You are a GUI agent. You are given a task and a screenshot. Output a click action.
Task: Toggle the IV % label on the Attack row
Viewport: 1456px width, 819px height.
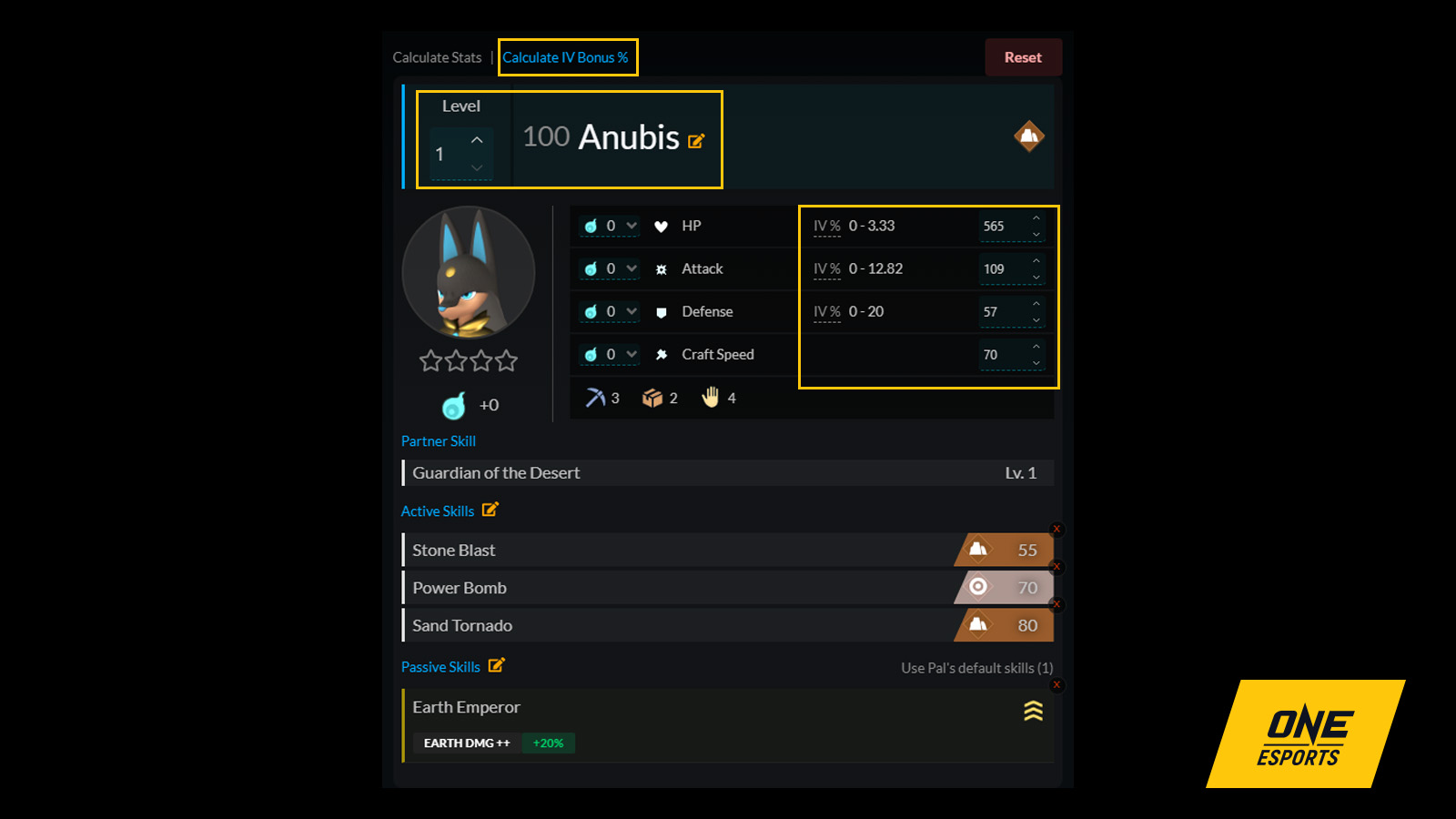826,268
